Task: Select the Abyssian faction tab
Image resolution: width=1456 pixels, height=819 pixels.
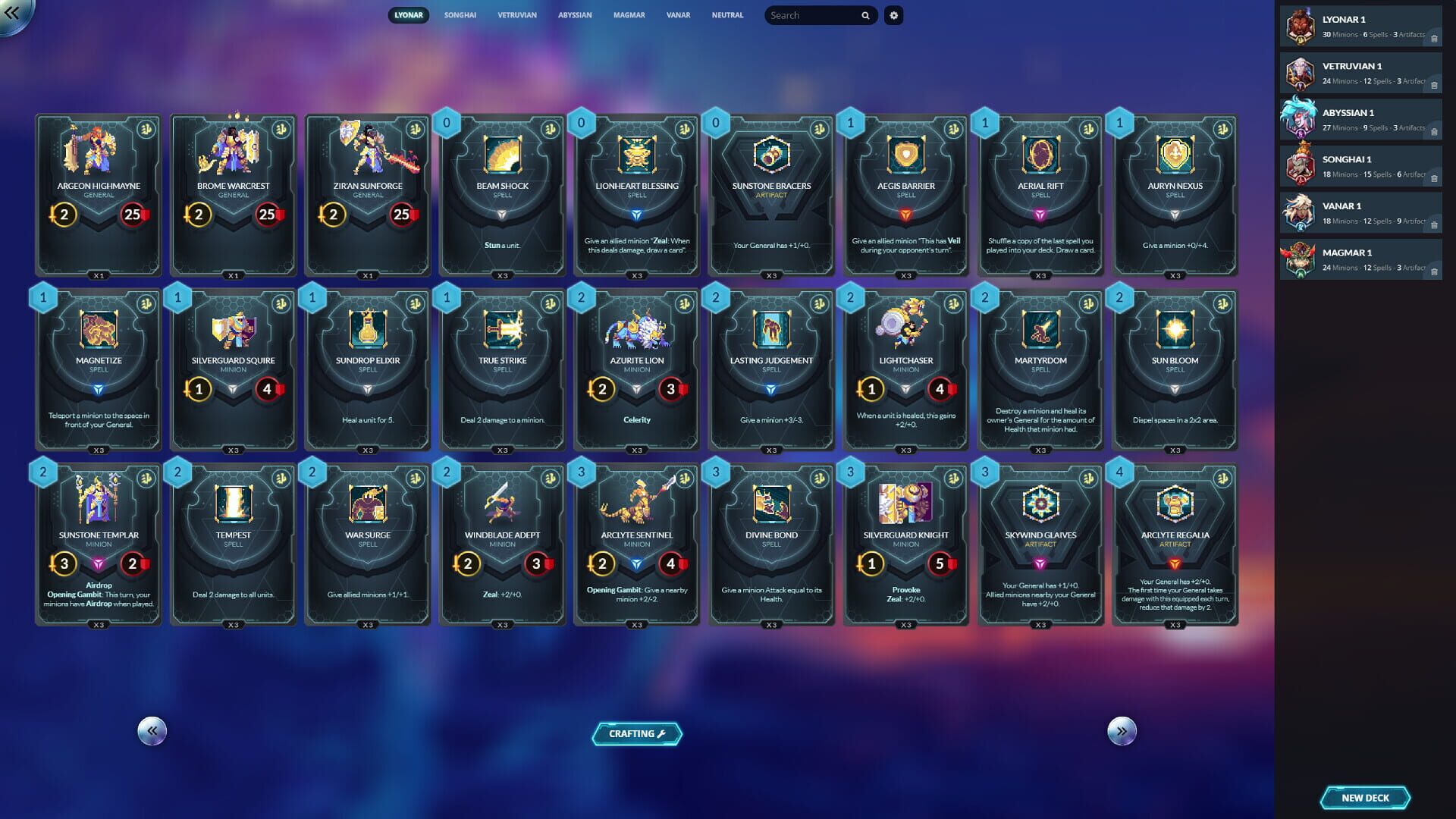Action: click(574, 15)
